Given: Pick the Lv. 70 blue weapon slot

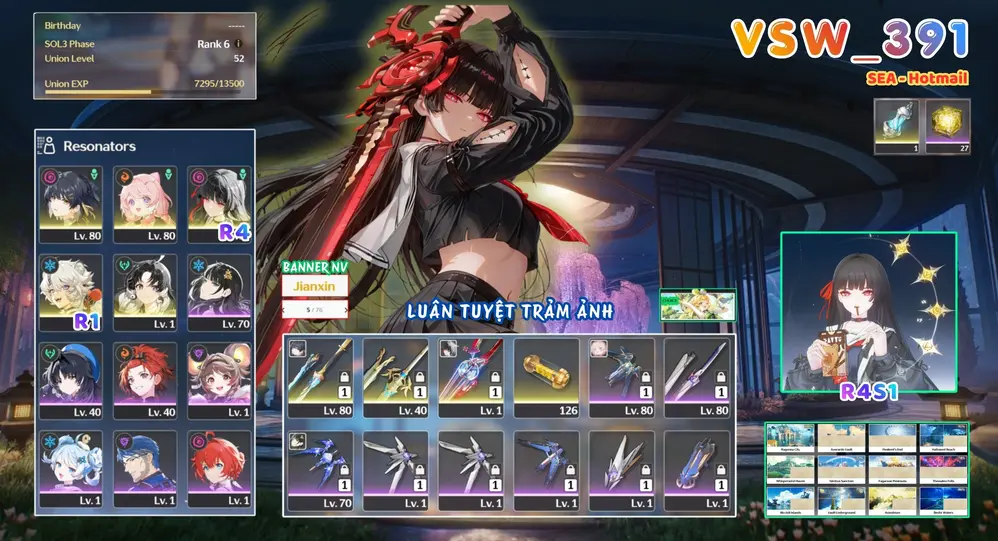Looking at the screenshot, I should (x=319, y=469).
